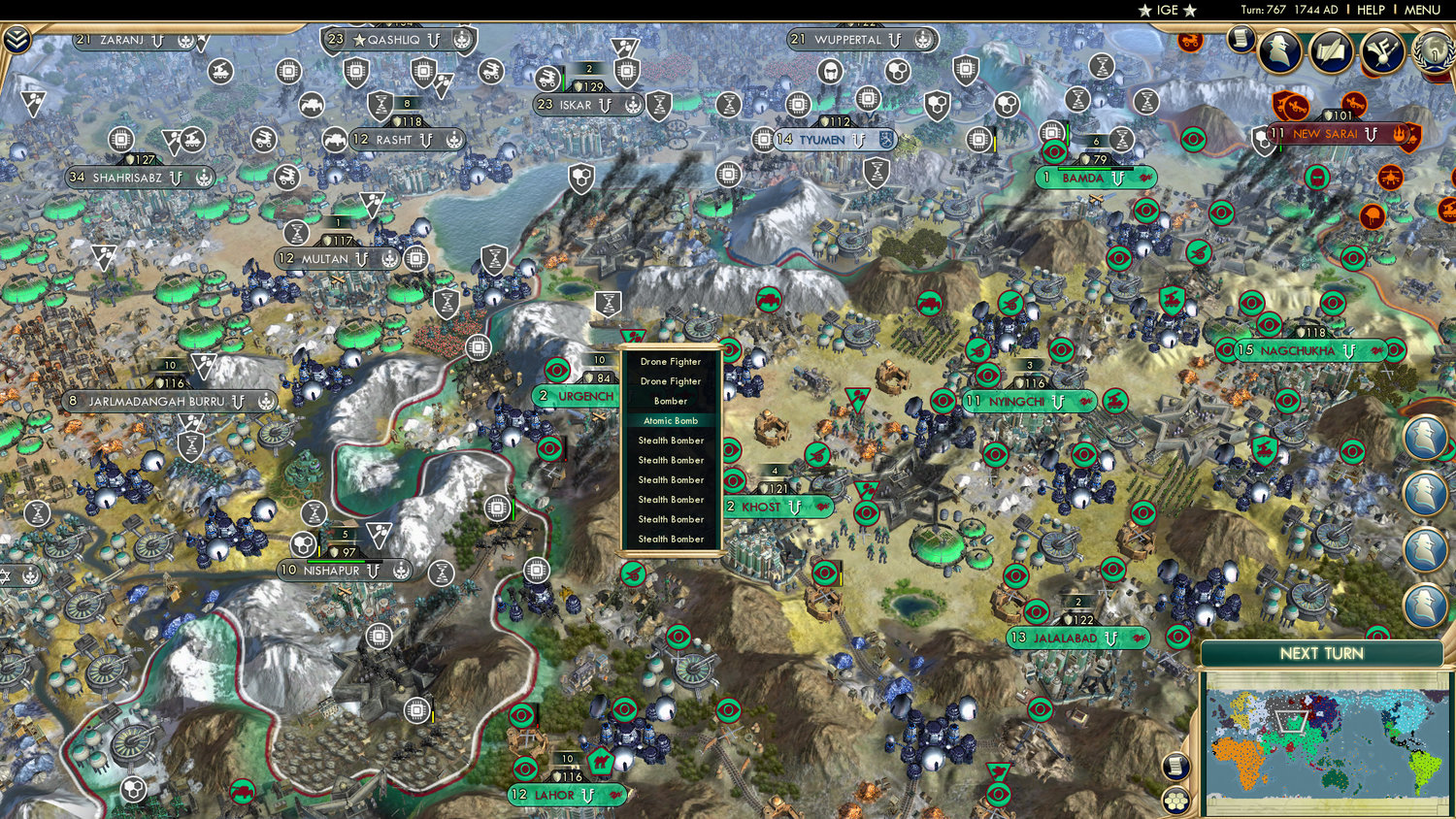Open HELP from the top bar
This screenshot has width=1456, height=819.
(1373, 11)
